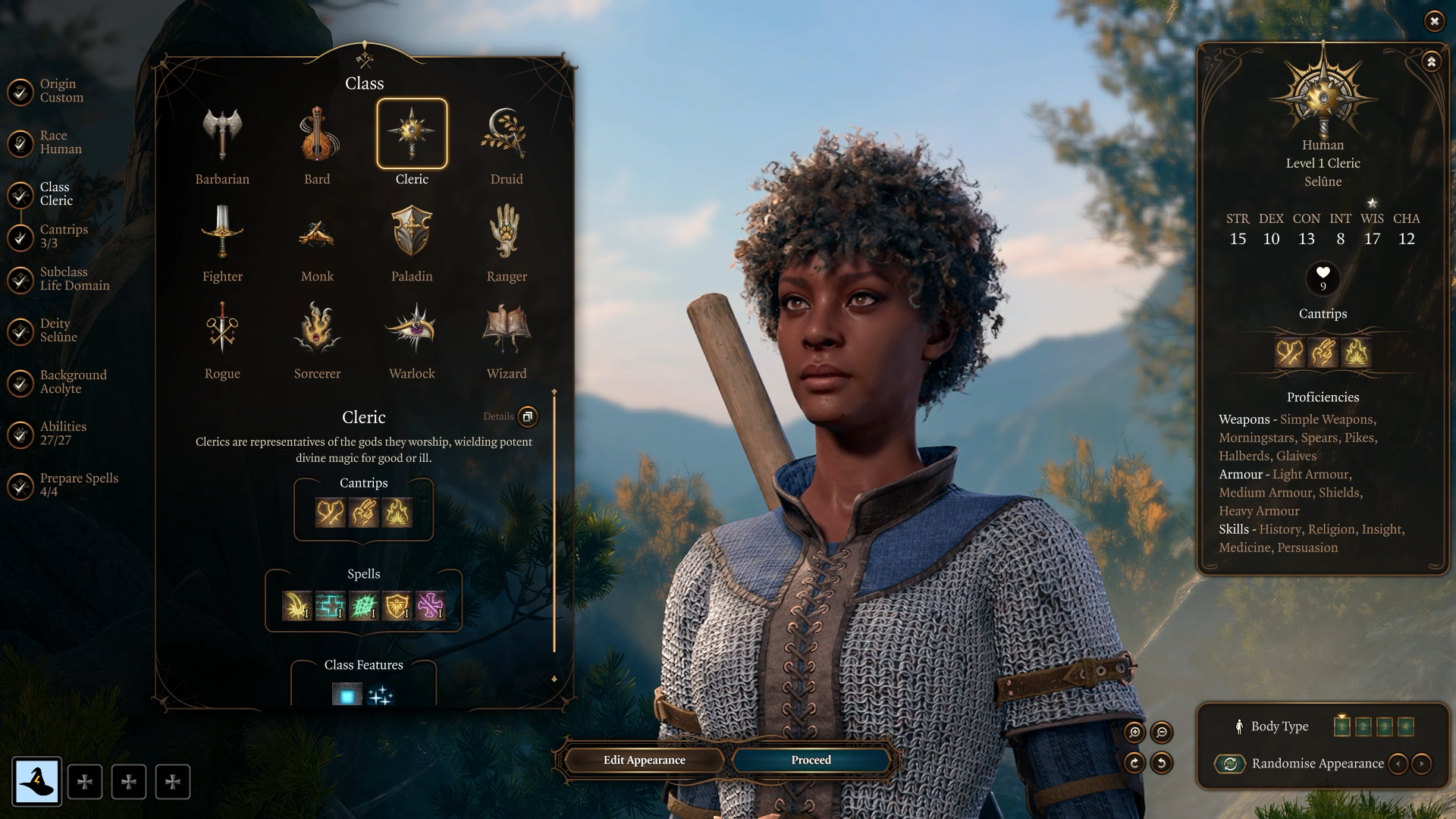This screenshot has height=819, width=1456.
Task: Open the Cleric Details pop-out
Action: (527, 417)
